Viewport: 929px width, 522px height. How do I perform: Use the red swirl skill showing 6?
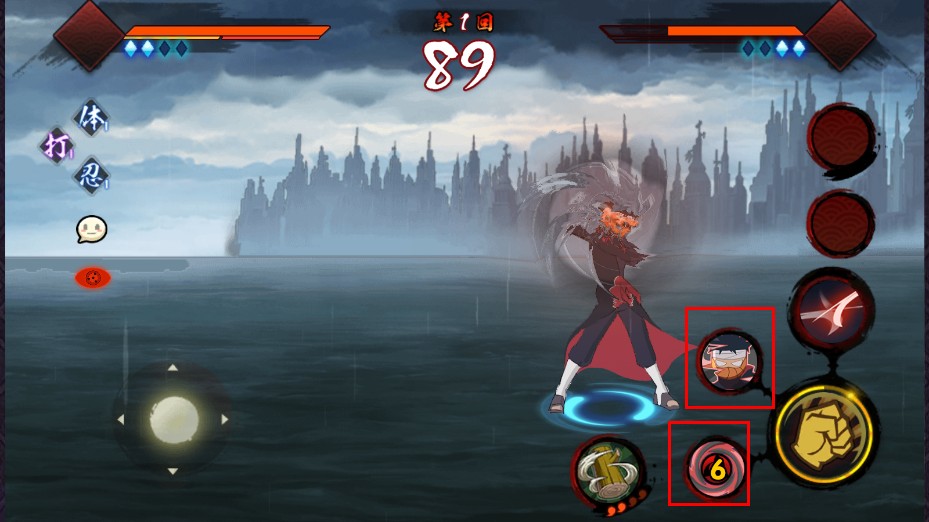coord(714,467)
